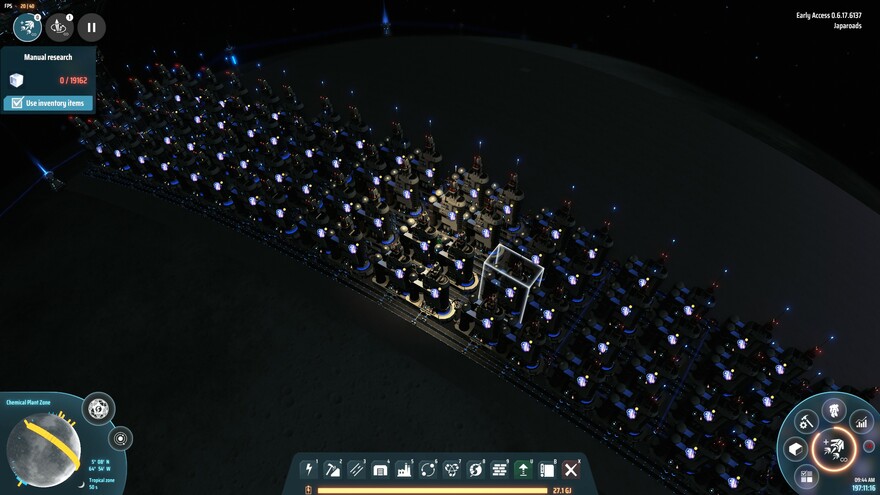Select the research queue icon at top left

(x=27, y=27)
